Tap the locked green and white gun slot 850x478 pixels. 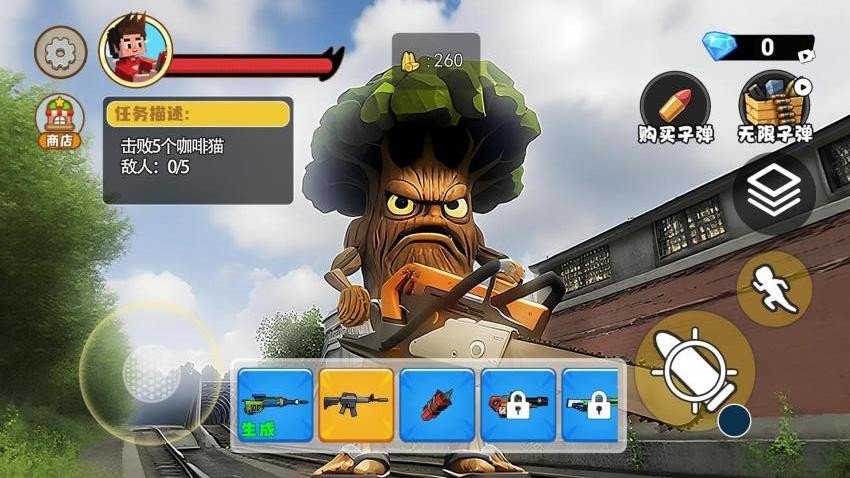(590, 405)
